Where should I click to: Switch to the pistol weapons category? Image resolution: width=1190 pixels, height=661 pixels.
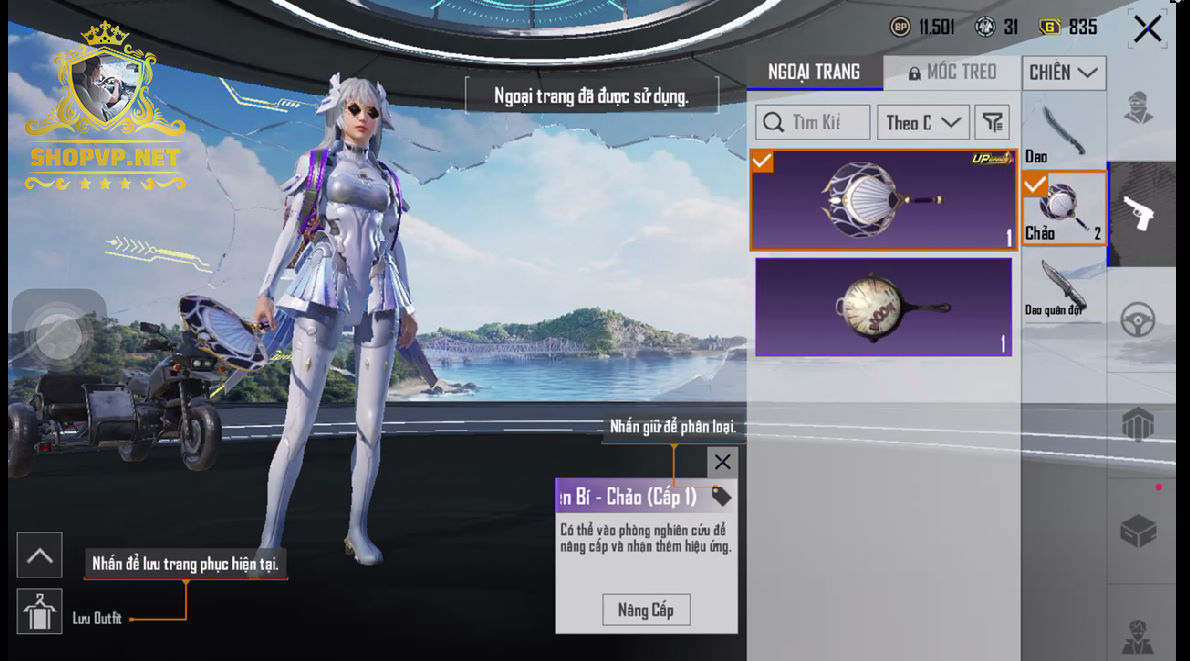click(x=1140, y=213)
